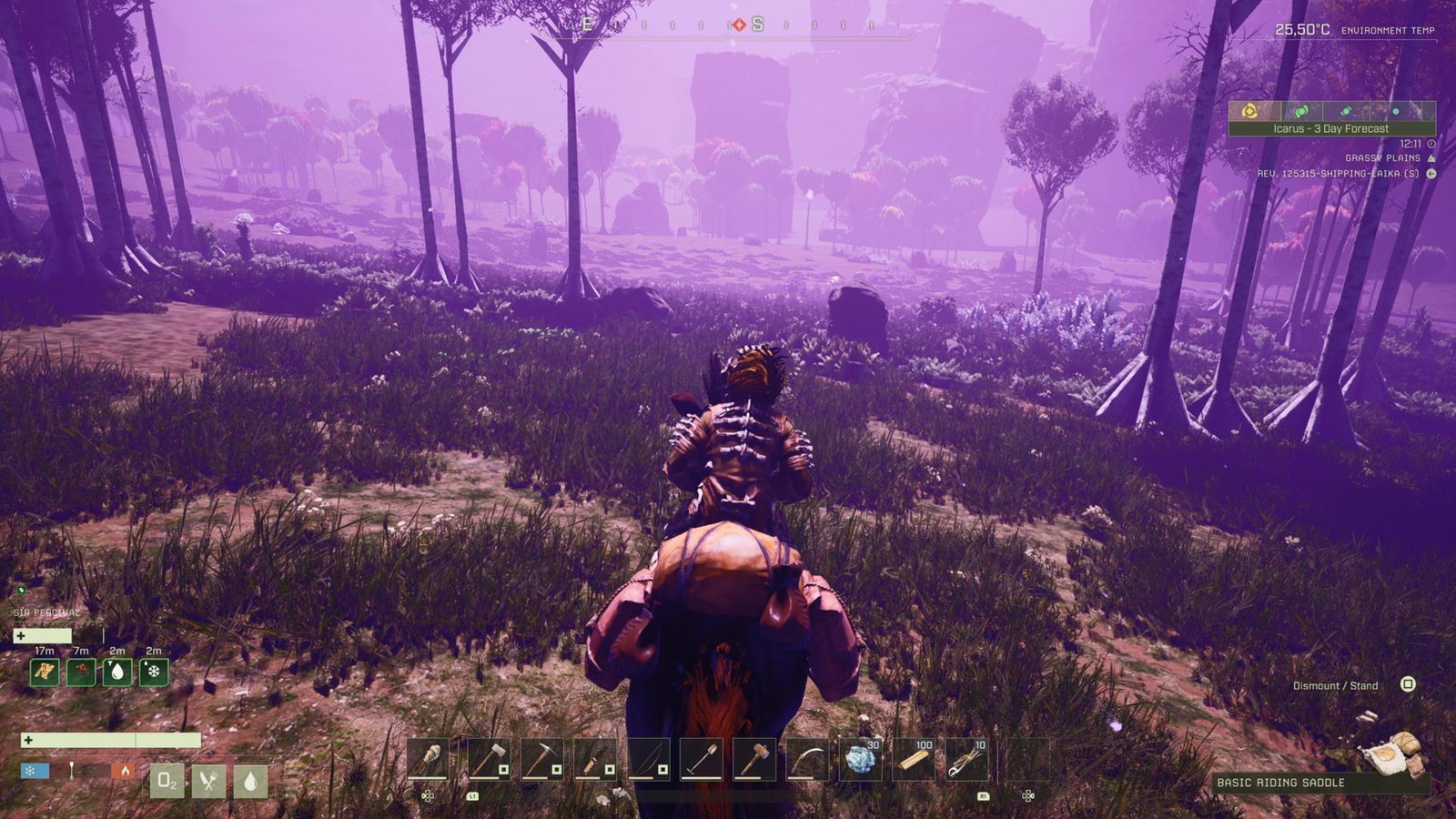
Task: Click the back arrow beside the revision text
Action: click(x=1431, y=174)
